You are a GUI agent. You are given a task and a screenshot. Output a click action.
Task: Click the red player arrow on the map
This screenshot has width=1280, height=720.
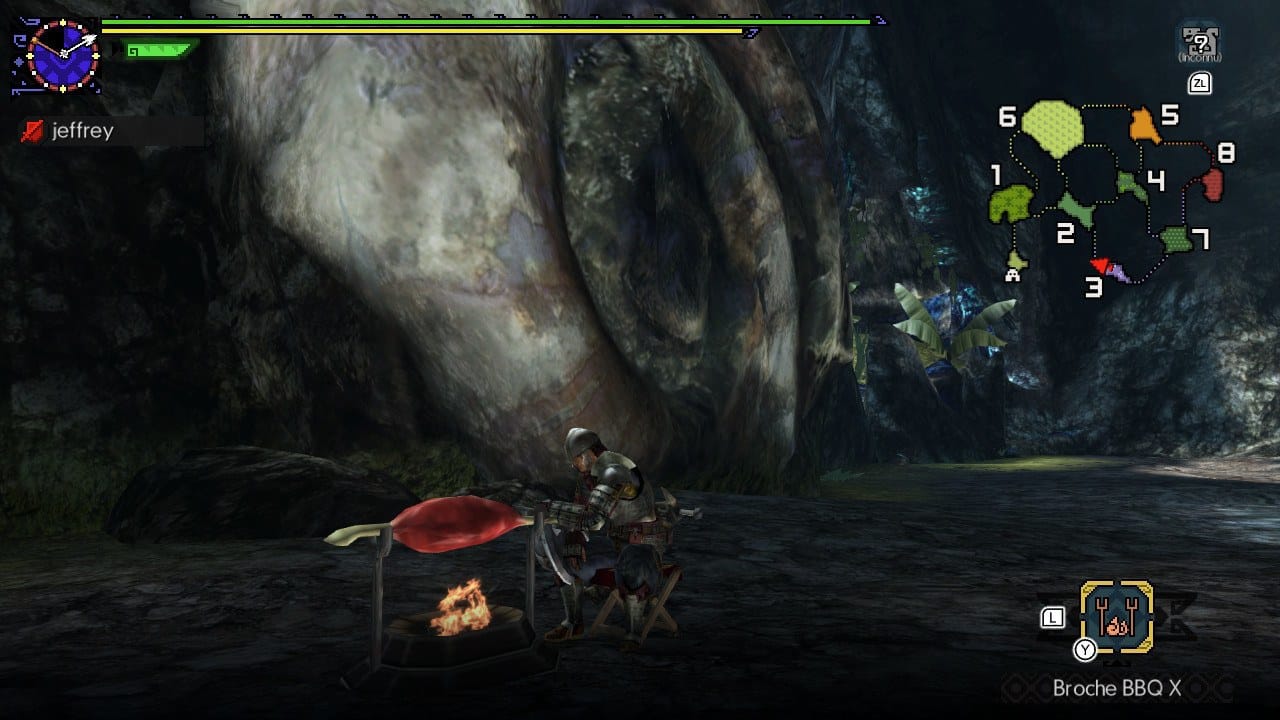pyautogui.click(x=1099, y=264)
